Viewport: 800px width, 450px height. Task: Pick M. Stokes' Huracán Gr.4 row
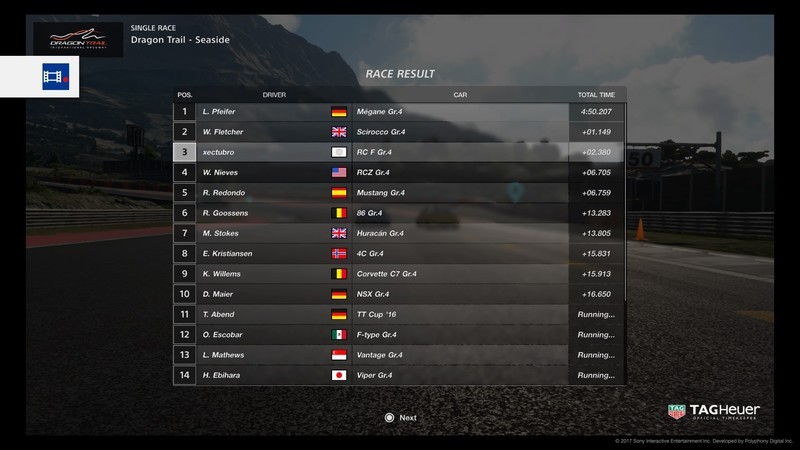pyautogui.click(x=400, y=233)
